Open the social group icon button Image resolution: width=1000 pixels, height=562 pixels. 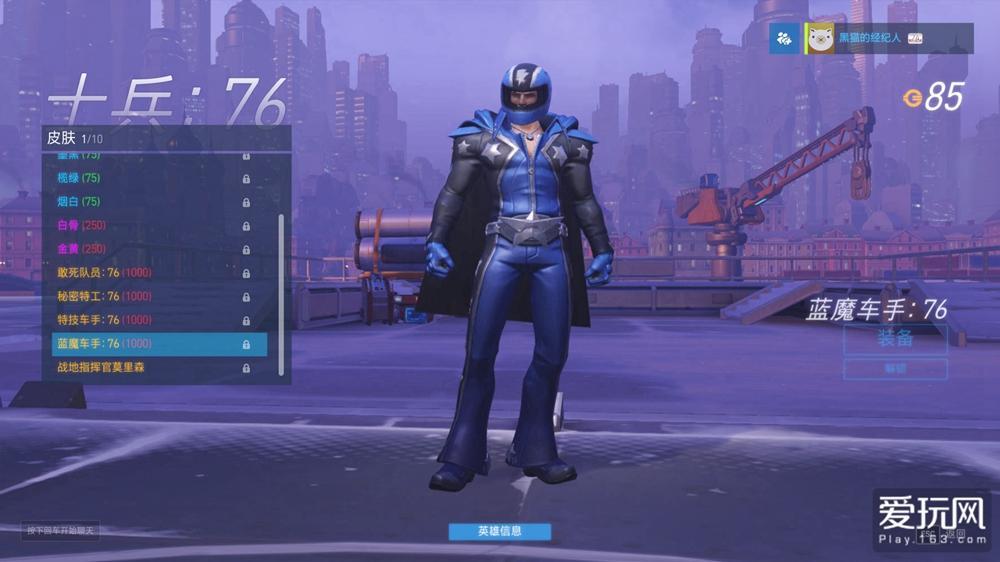pos(785,39)
